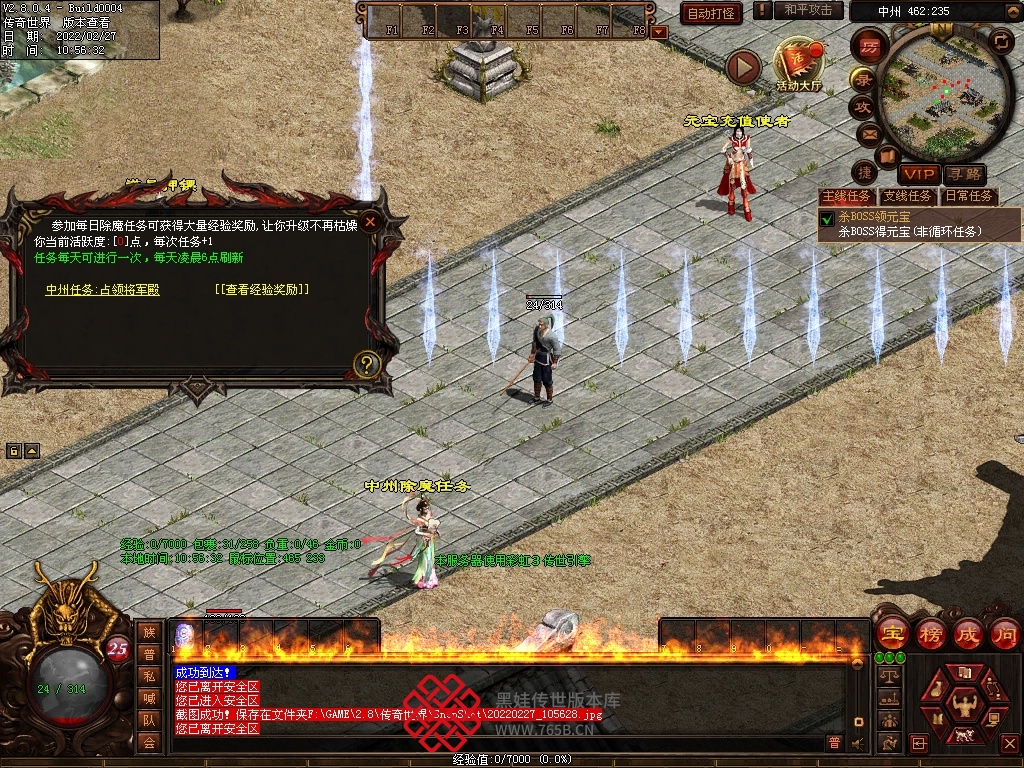Click the question mark help button
Image resolution: width=1024 pixels, height=768 pixels.
pyautogui.click(x=367, y=364)
